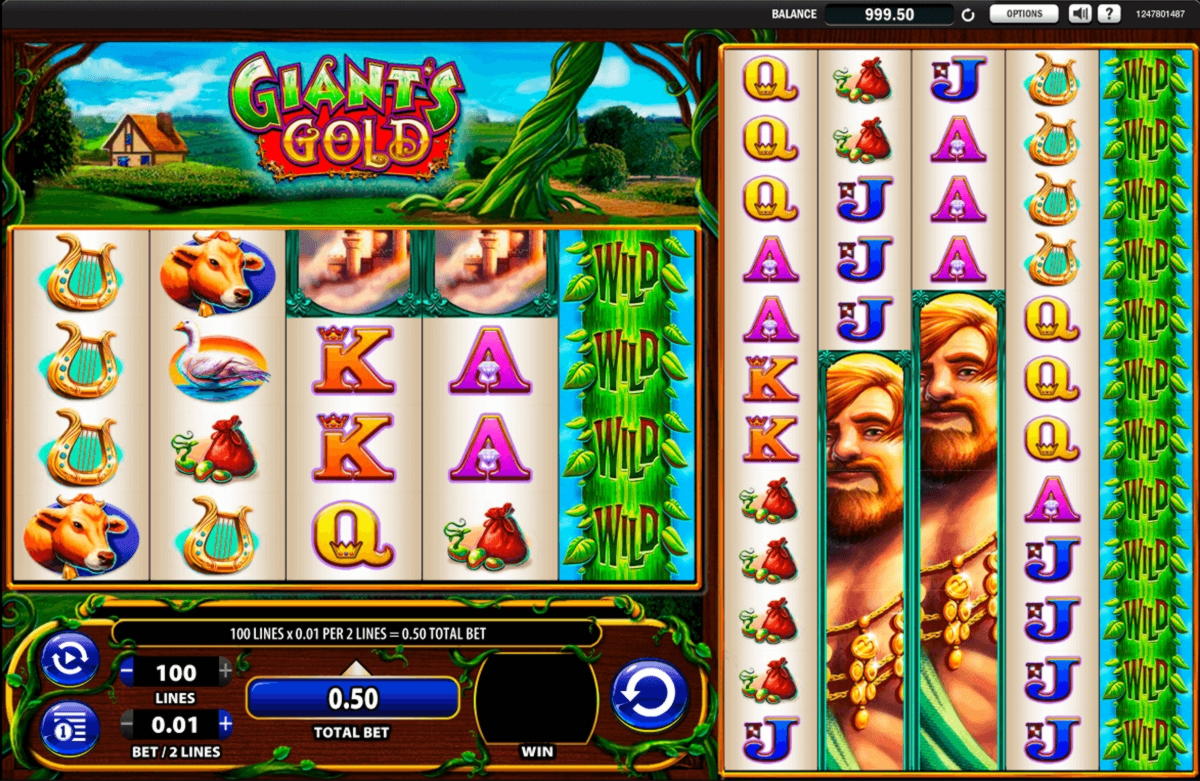Image resolution: width=1200 pixels, height=781 pixels.
Task: Spin the reels with the circular arrow button
Action: click(x=649, y=694)
